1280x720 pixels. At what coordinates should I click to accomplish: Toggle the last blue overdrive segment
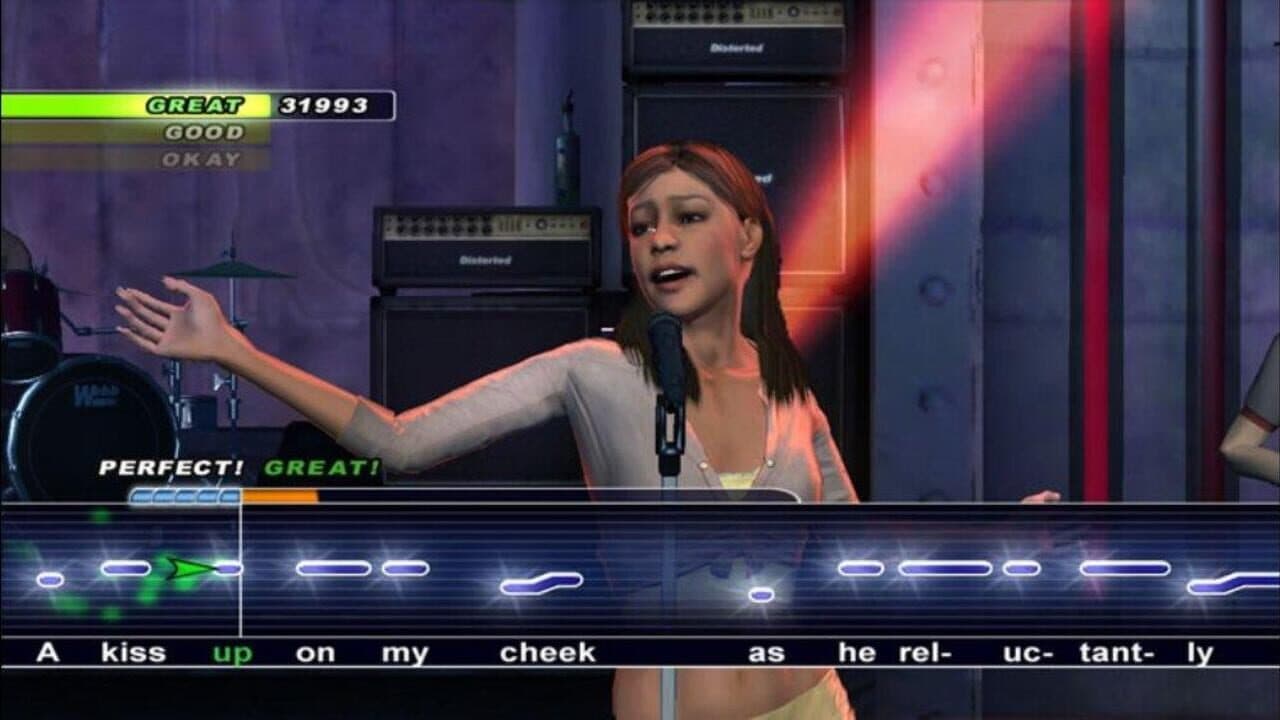[228, 494]
